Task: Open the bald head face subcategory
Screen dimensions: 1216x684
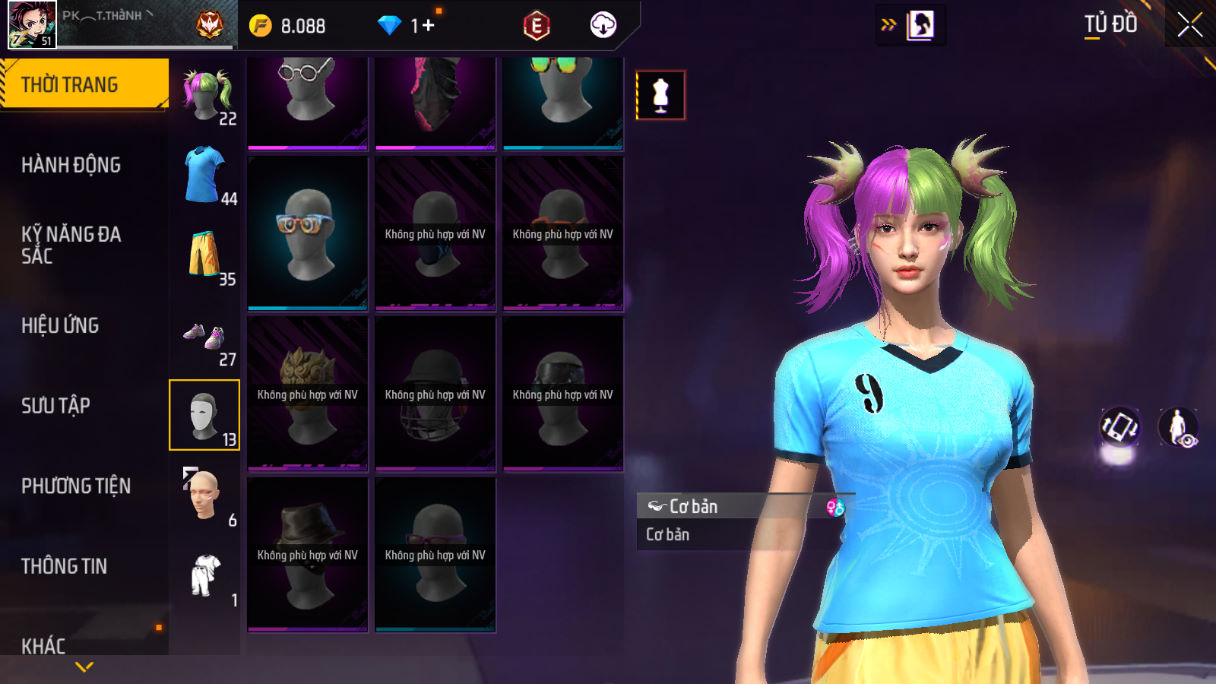Action: pos(205,495)
